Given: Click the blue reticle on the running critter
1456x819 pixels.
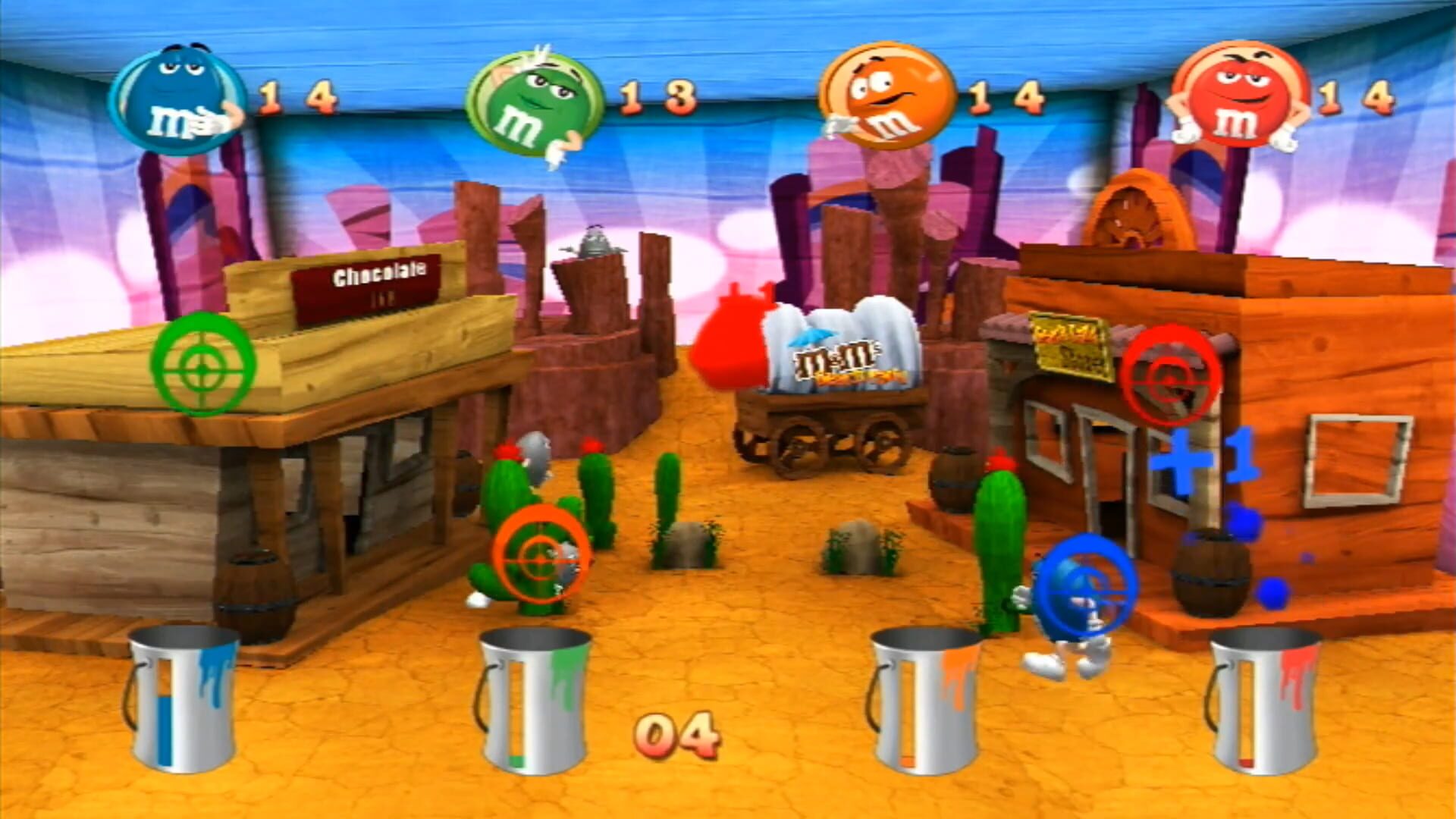Looking at the screenshot, I should point(1092,584).
